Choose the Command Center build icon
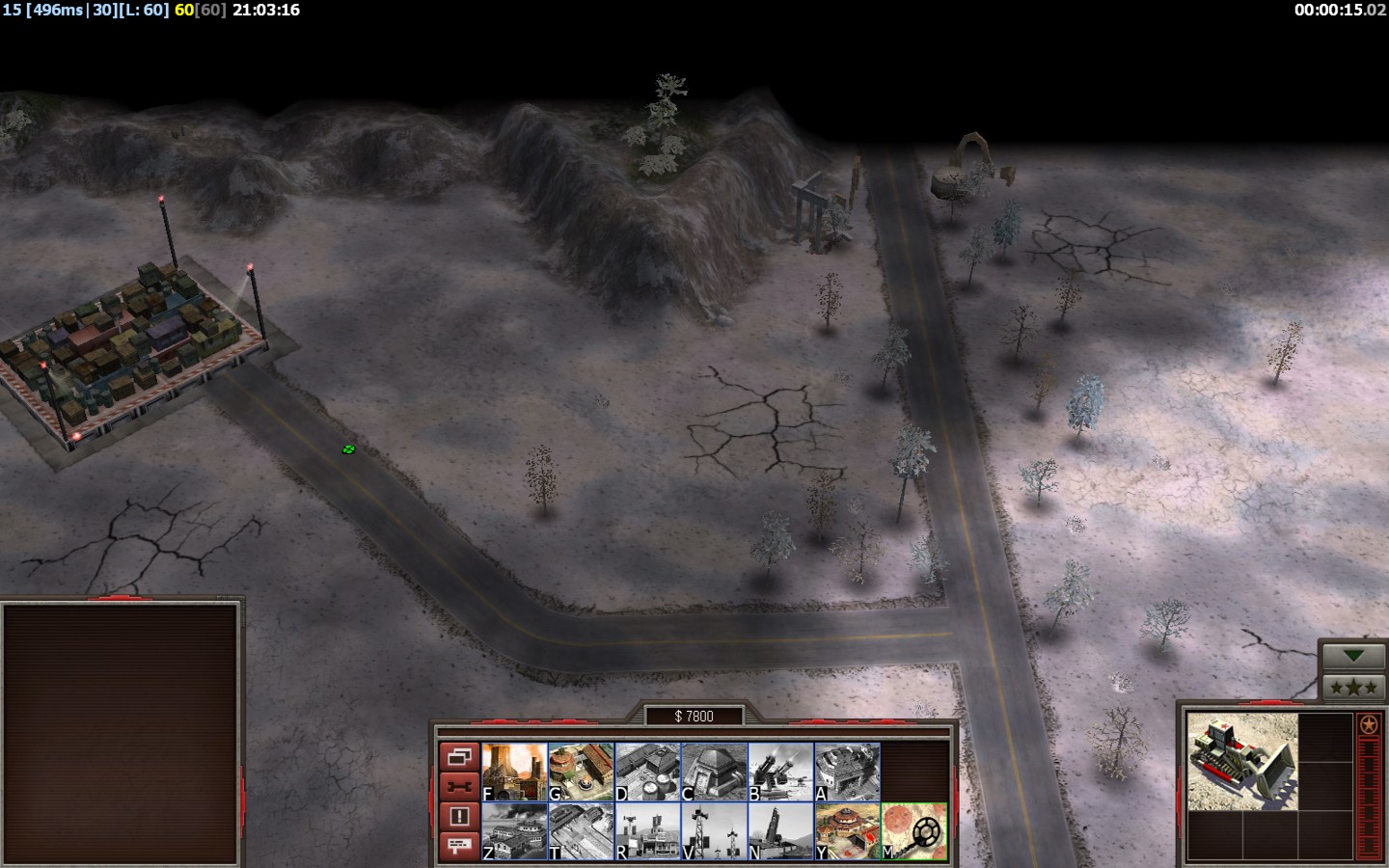Screen dimensions: 1389x868 (x=847, y=831)
